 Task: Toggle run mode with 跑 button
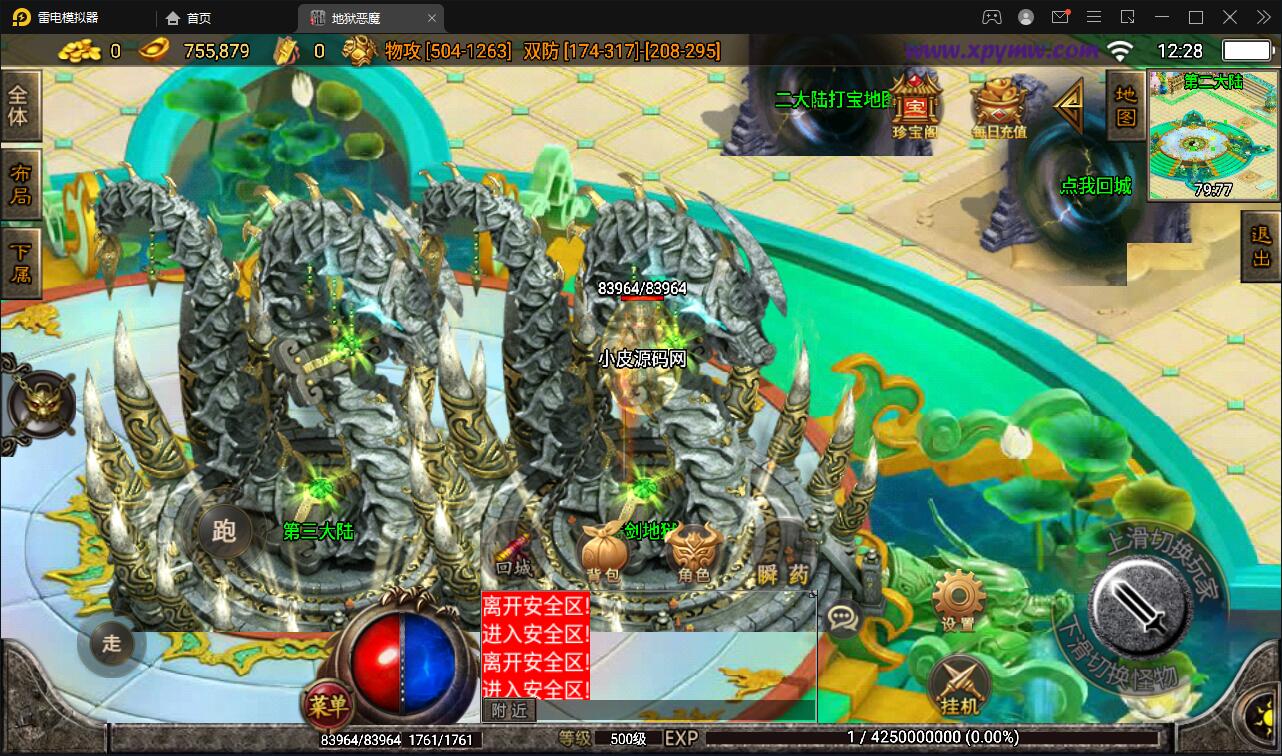[x=224, y=532]
